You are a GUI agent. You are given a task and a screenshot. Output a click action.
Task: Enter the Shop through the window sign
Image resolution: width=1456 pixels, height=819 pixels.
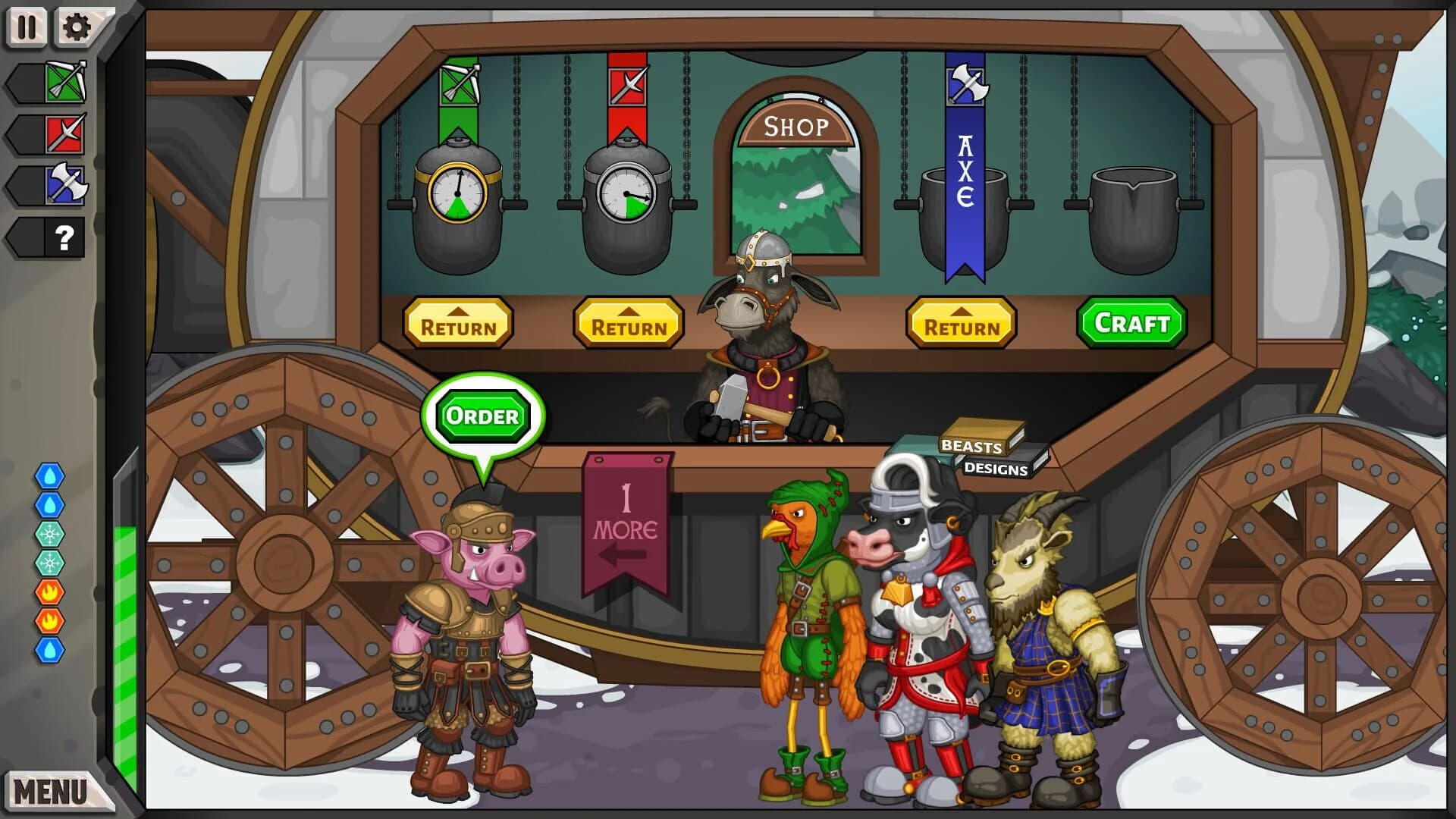[797, 127]
